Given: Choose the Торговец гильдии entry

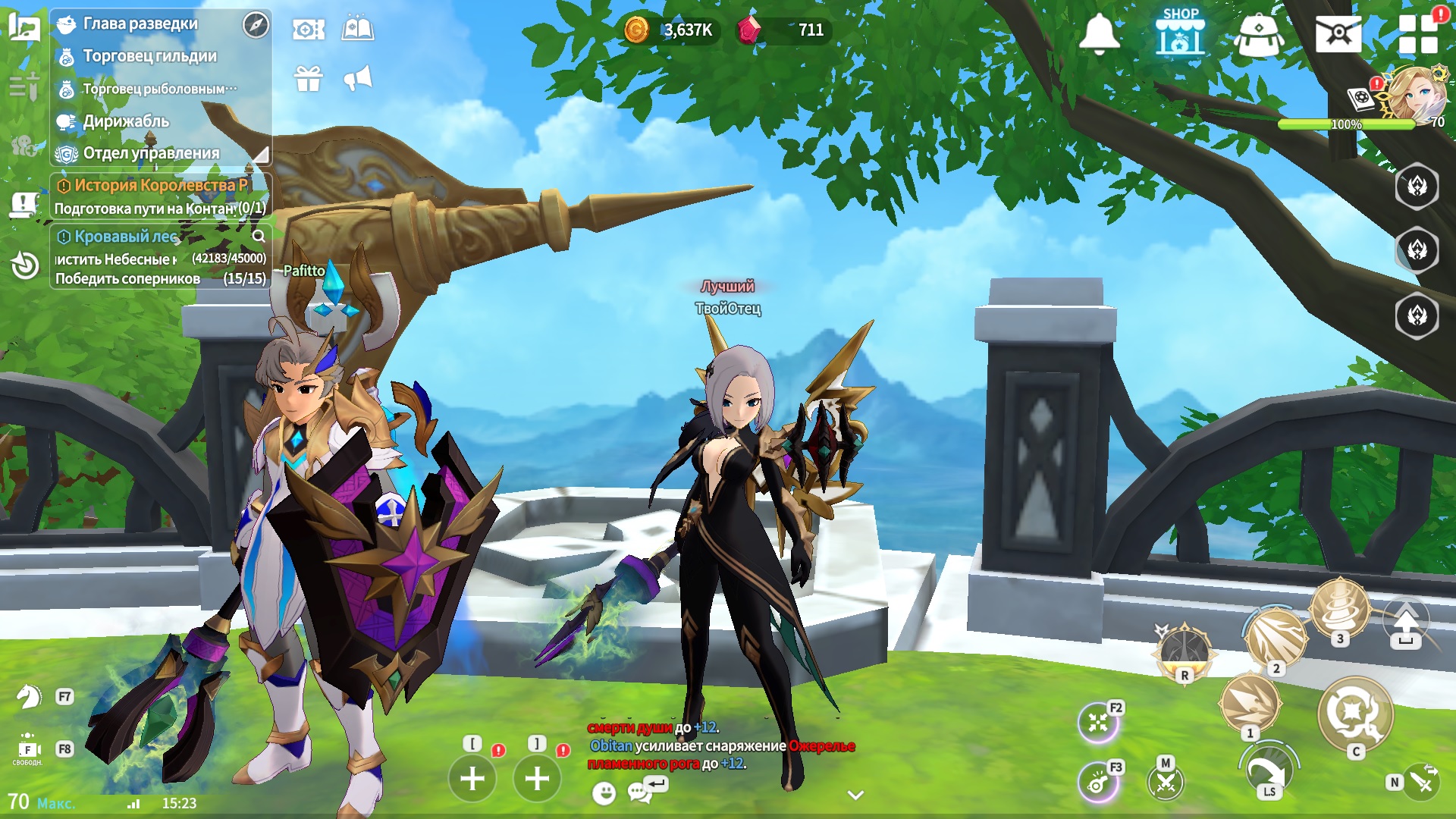Looking at the screenshot, I should tap(149, 56).
